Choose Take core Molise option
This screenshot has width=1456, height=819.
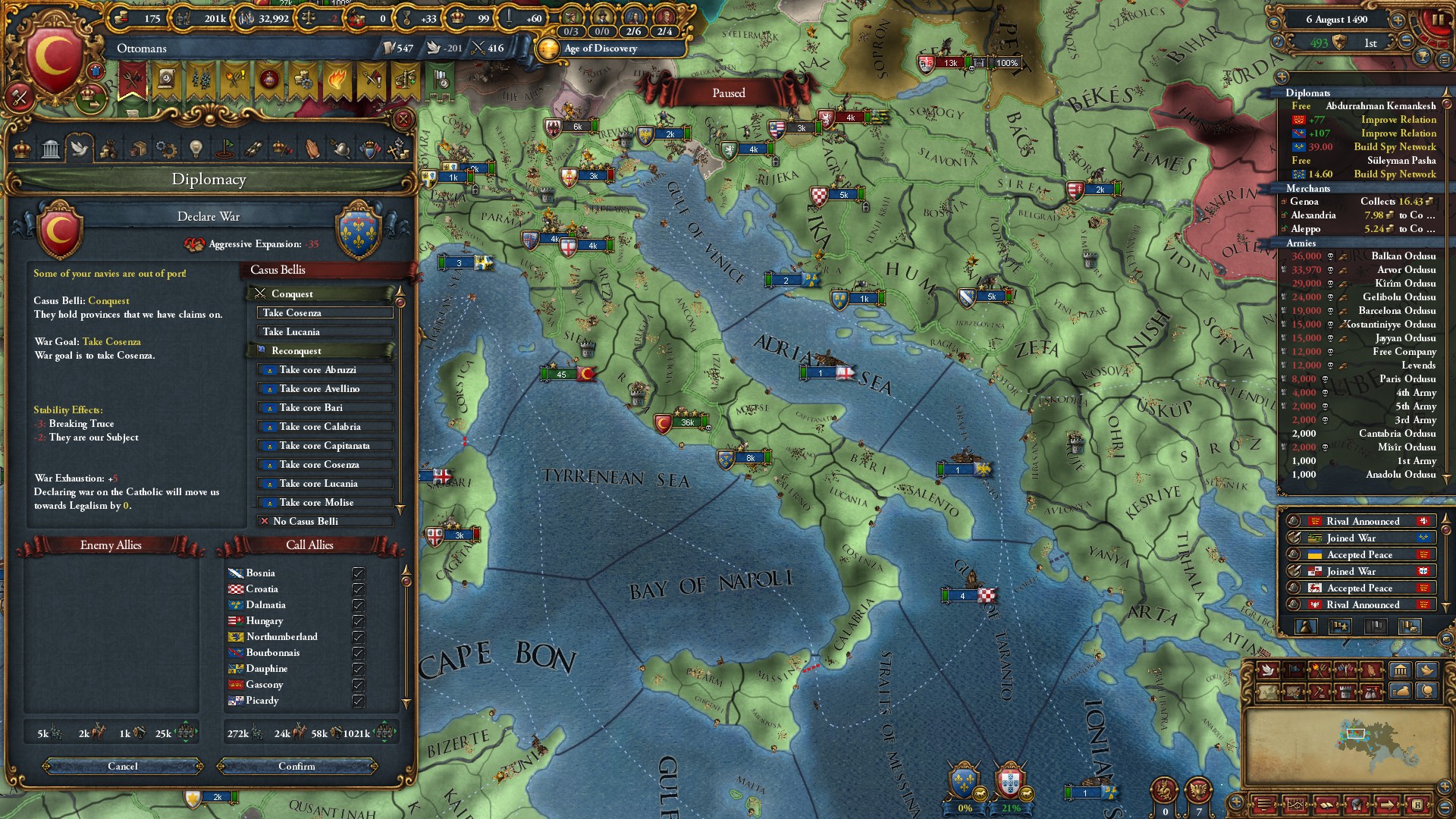coord(325,503)
